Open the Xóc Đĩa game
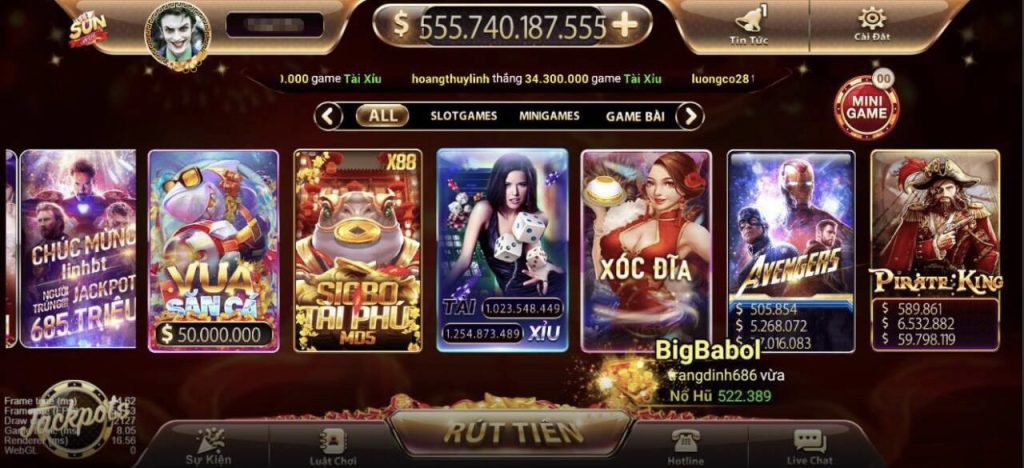Screen dimensions: 1024x468 (x=646, y=250)
